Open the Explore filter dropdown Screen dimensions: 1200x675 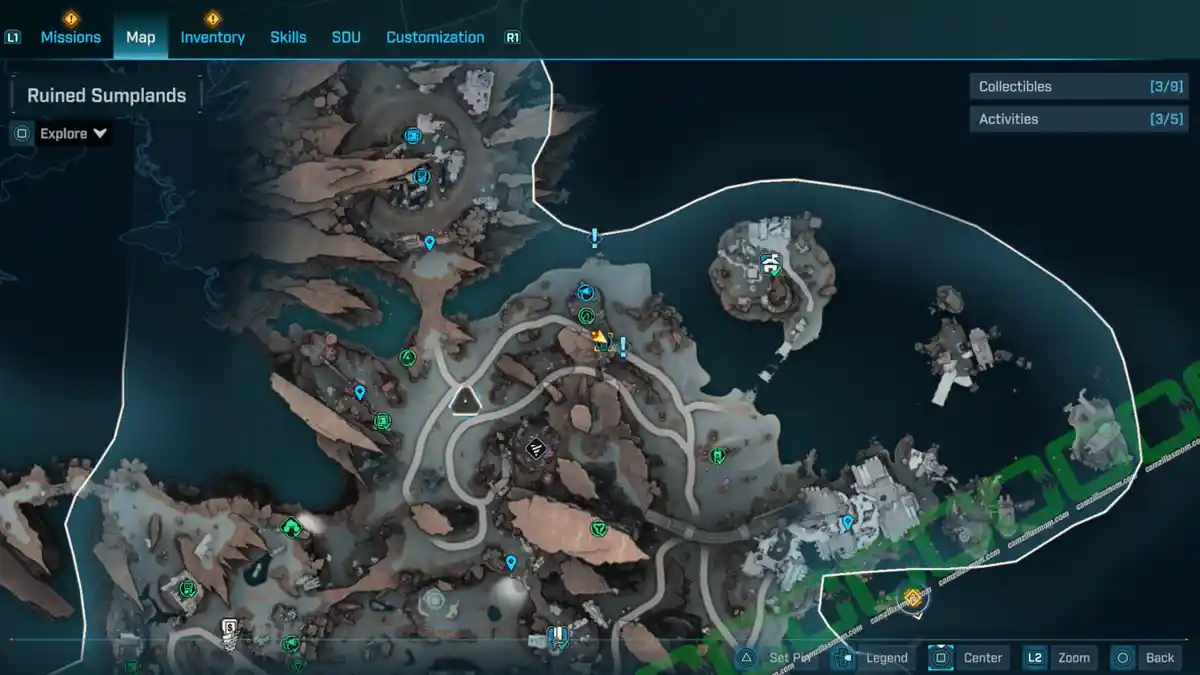73,133
